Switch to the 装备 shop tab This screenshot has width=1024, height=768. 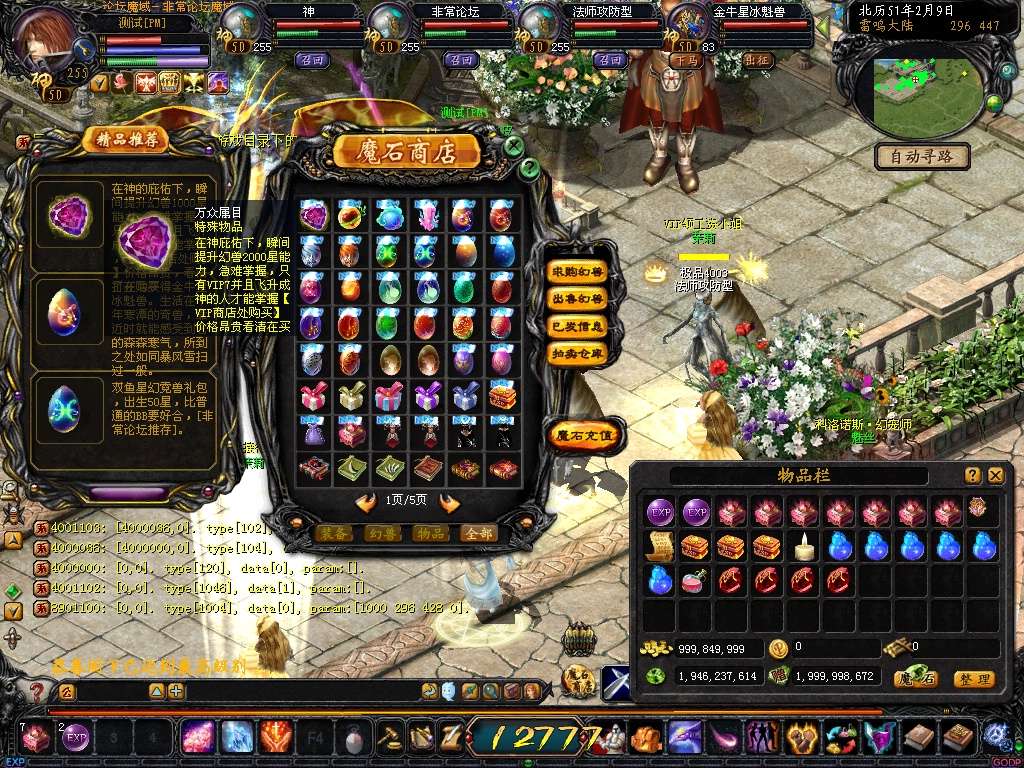point(334,533)
